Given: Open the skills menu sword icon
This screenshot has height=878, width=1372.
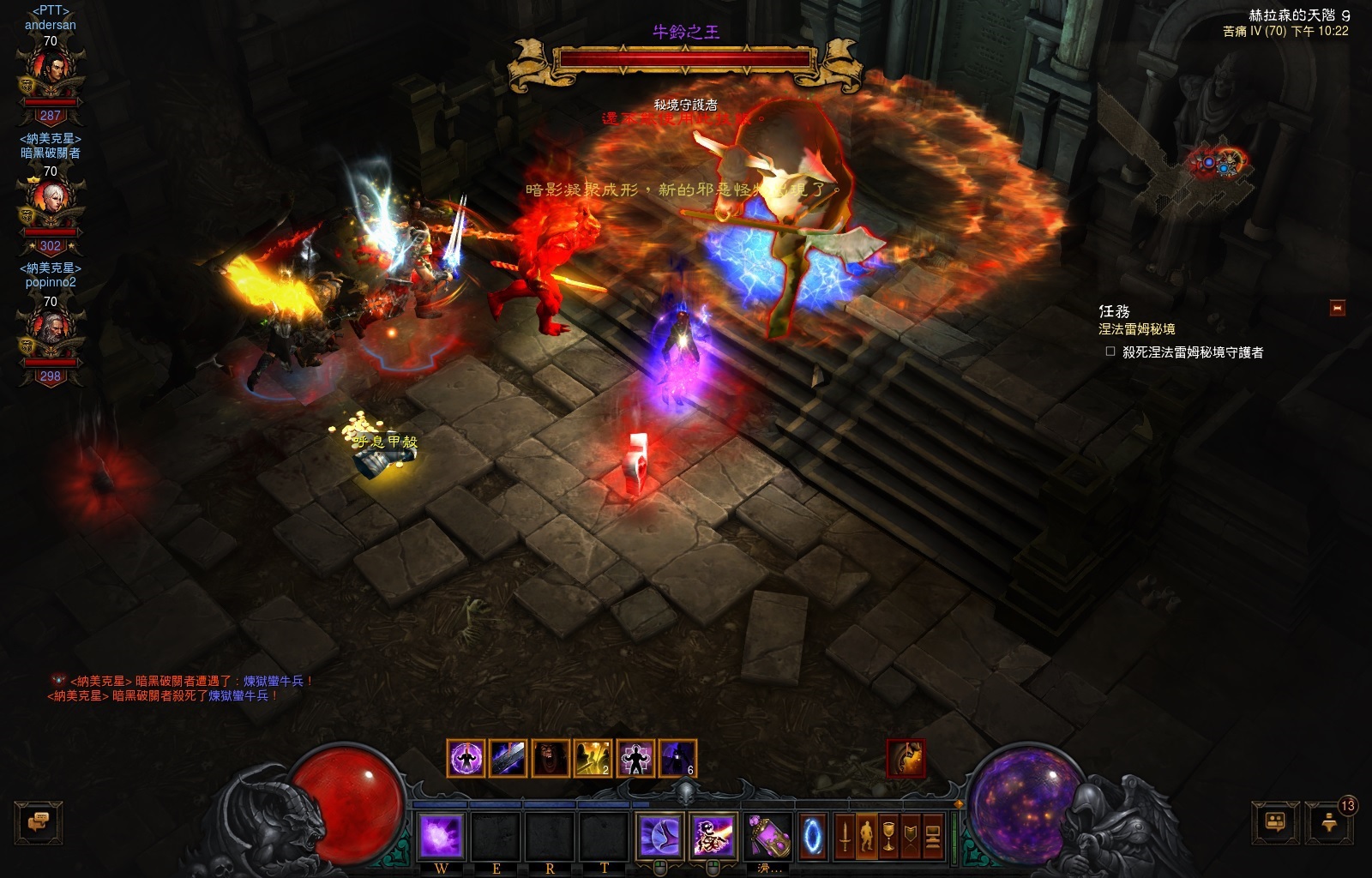Looking at the screenshot, I should [845, 836].
